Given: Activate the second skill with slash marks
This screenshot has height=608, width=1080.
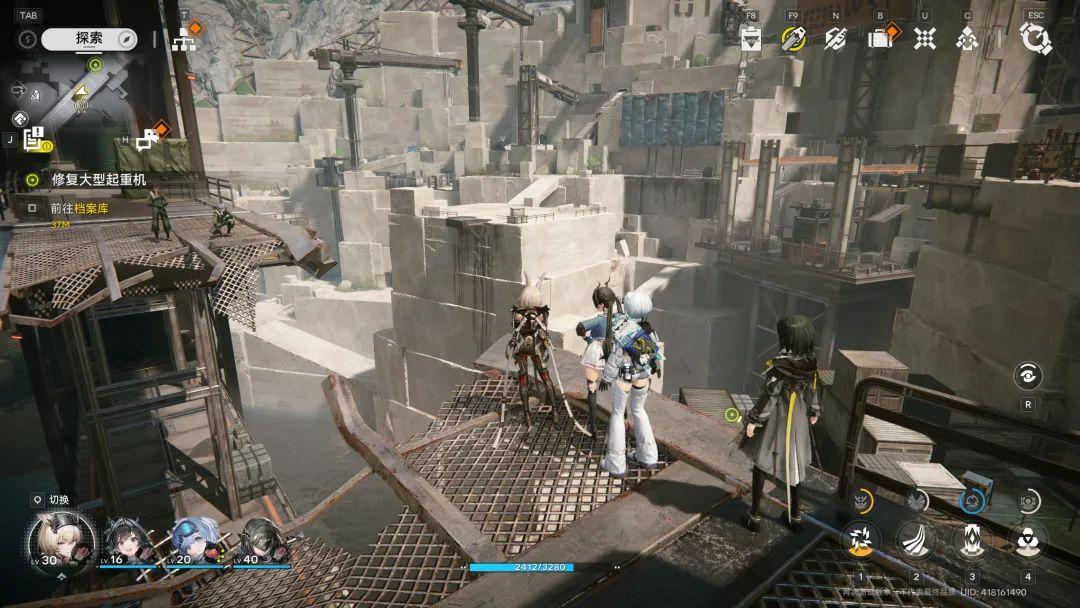Looking at the screenshot, I should point(915,540).
